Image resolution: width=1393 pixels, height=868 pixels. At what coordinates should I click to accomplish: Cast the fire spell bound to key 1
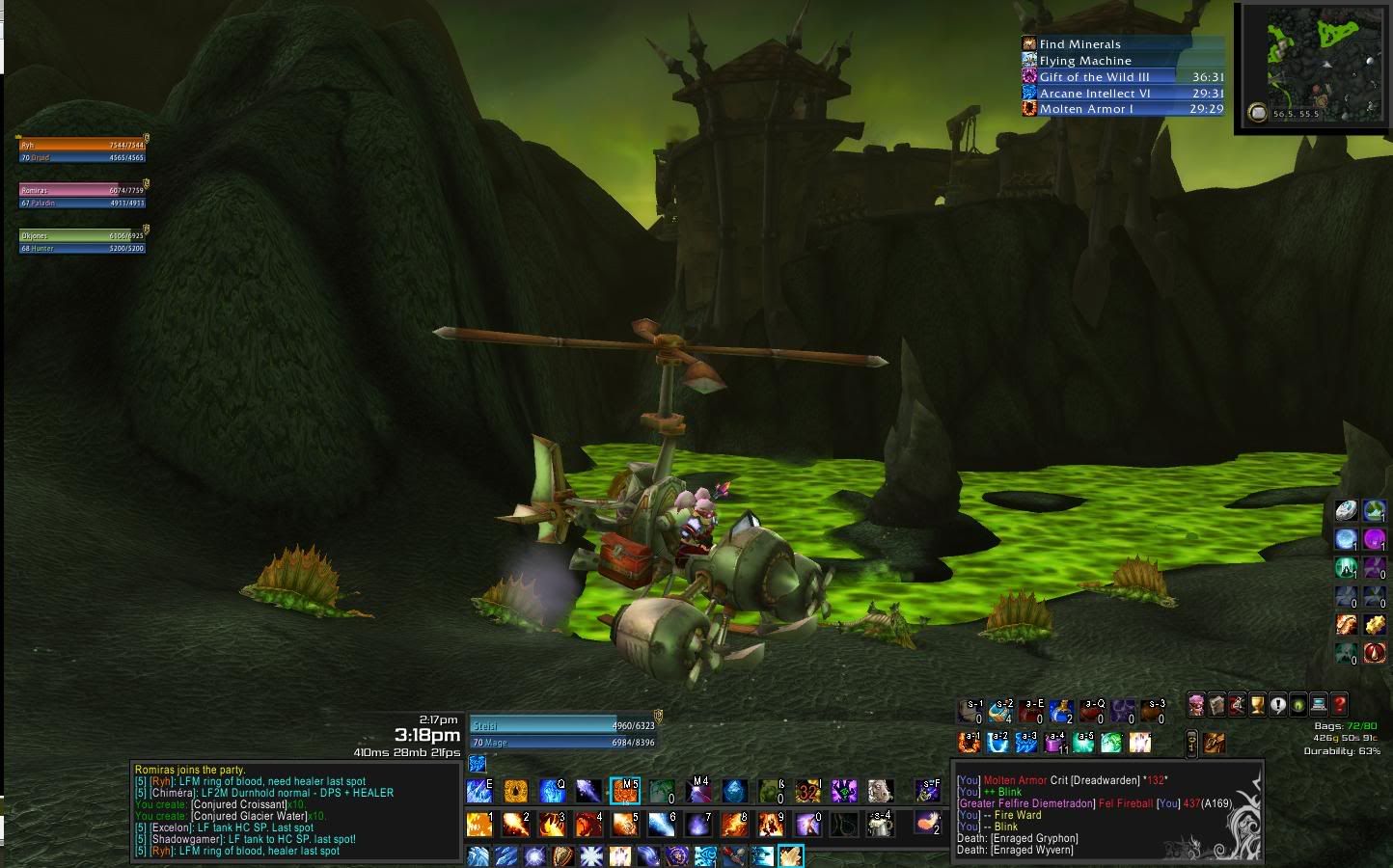point(479,824)
